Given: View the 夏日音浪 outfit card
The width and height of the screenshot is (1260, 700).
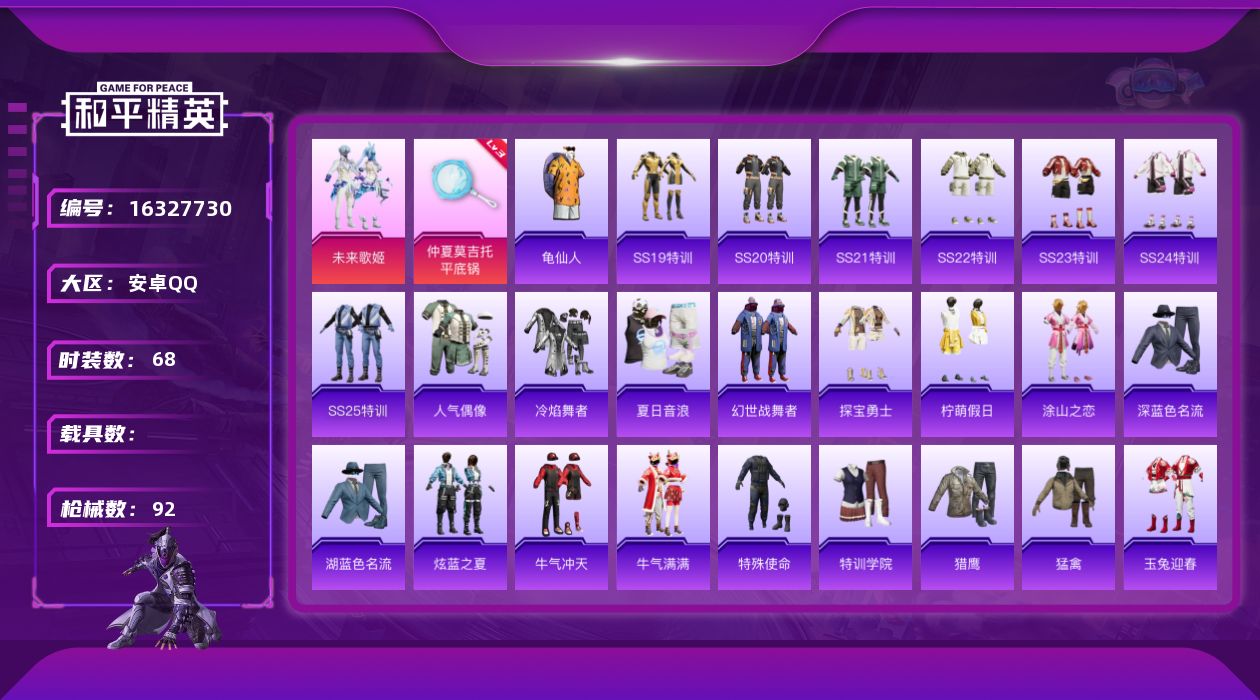Looking at the screenshot, I should point(663,363).
